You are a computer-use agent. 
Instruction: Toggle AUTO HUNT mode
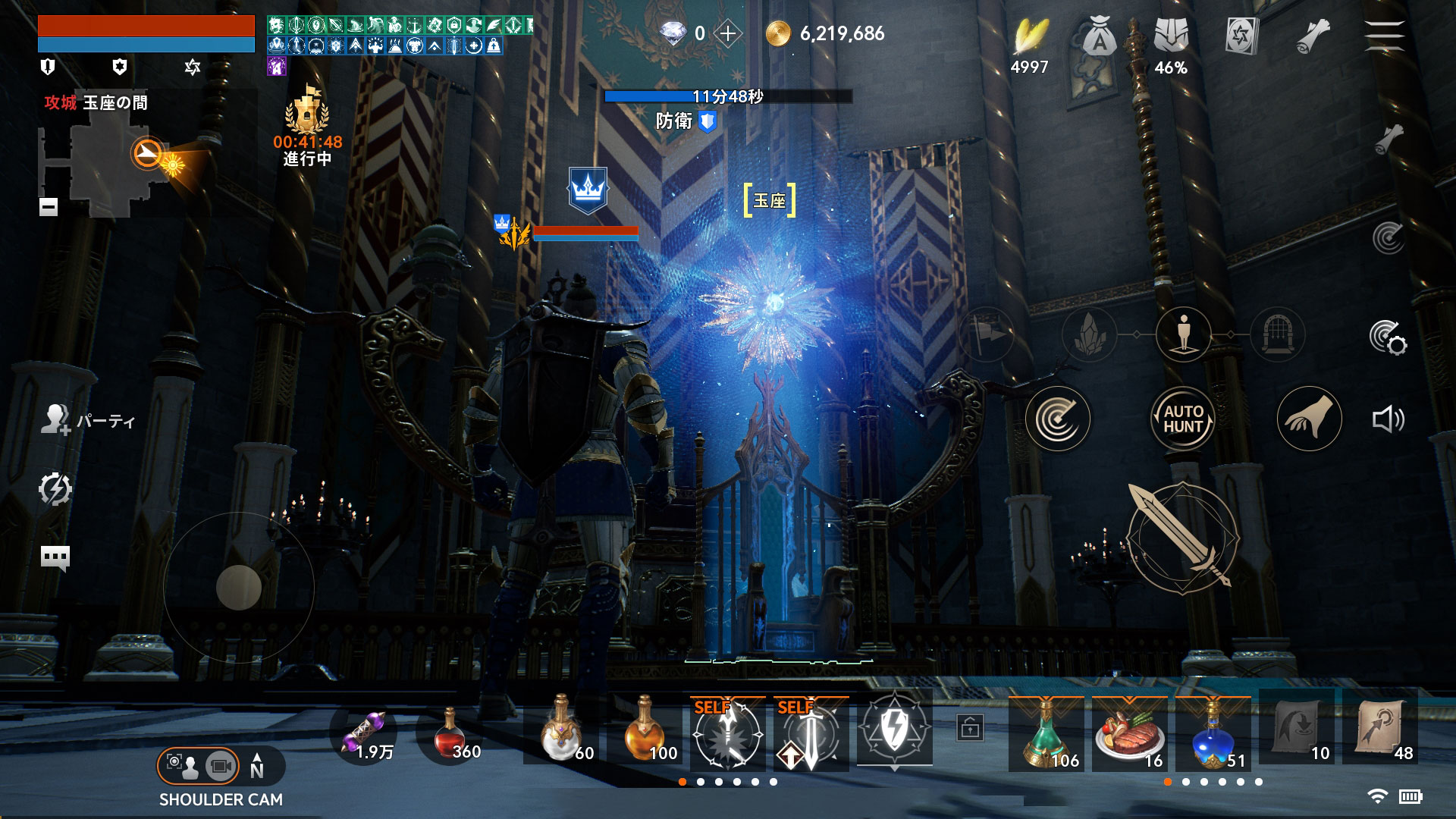pos(1183,419)
